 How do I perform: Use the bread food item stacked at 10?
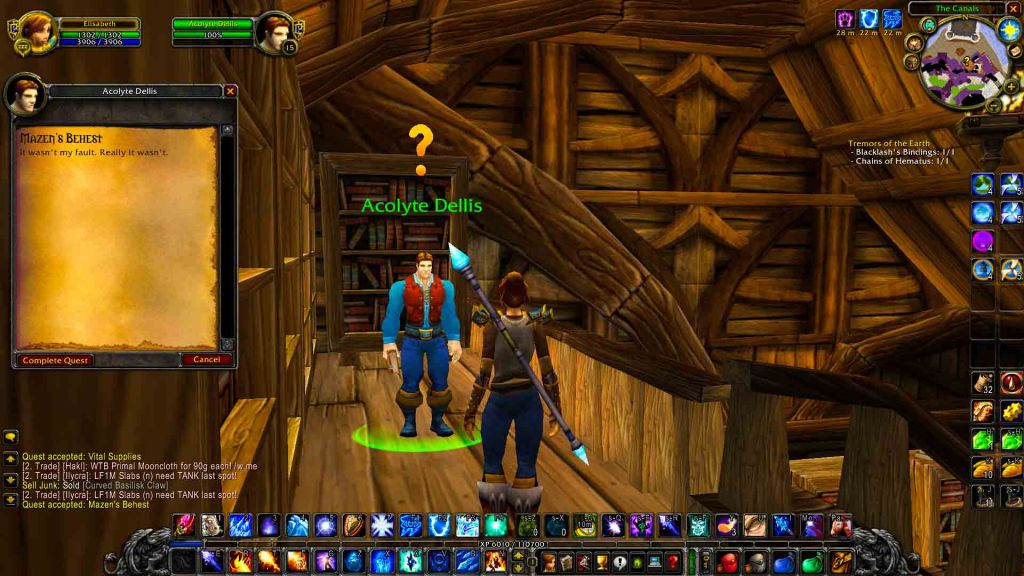[x=983, y=468]
